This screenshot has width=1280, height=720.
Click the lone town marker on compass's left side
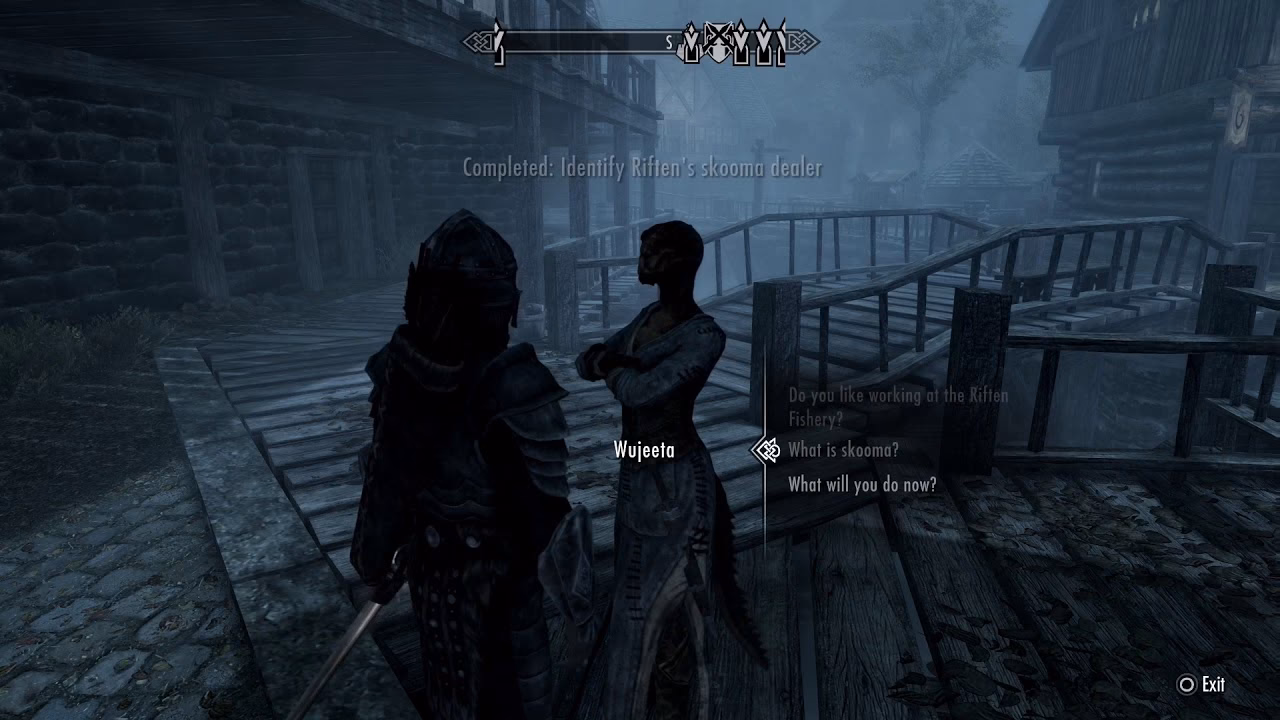(x=498, y=42)
